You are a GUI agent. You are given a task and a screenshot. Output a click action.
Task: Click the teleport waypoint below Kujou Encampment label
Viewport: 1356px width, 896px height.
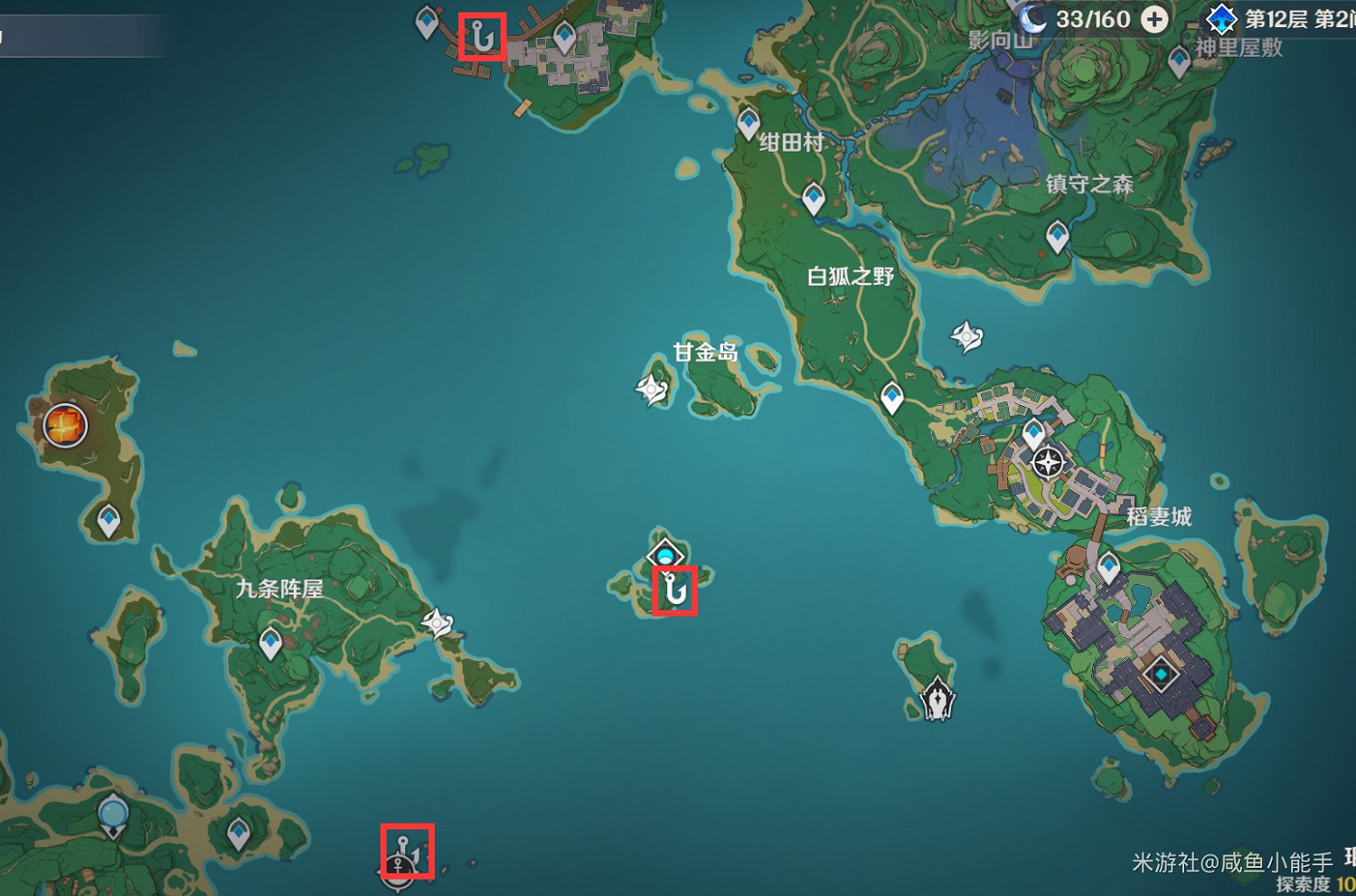(x=268, y=641)
